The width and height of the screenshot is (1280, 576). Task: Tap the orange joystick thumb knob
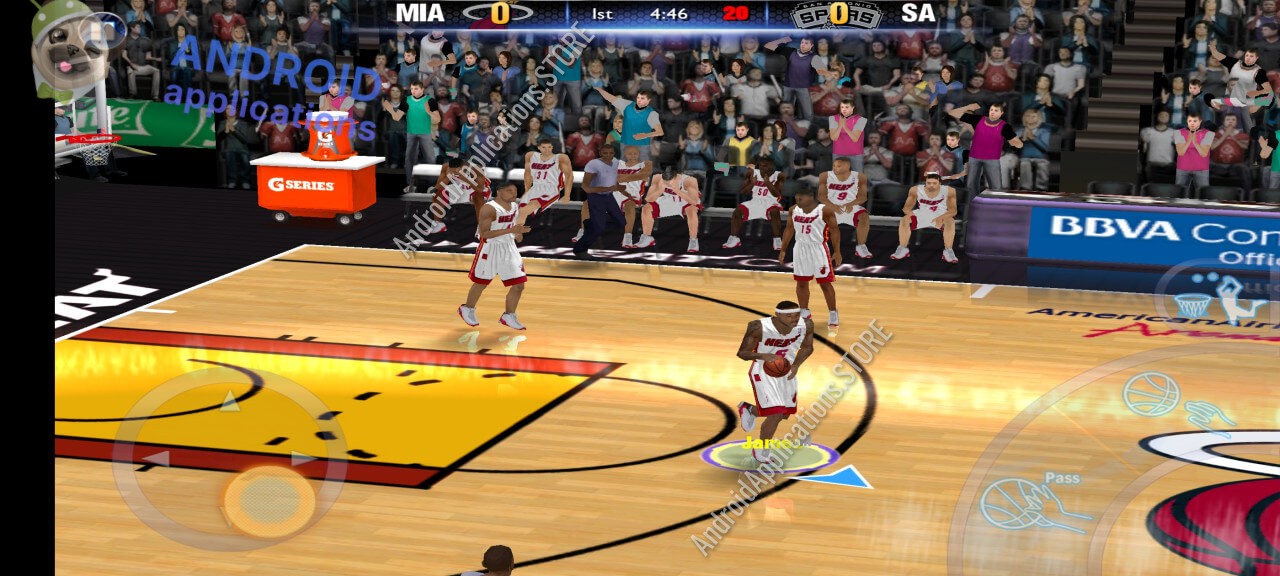coord(268,500)
